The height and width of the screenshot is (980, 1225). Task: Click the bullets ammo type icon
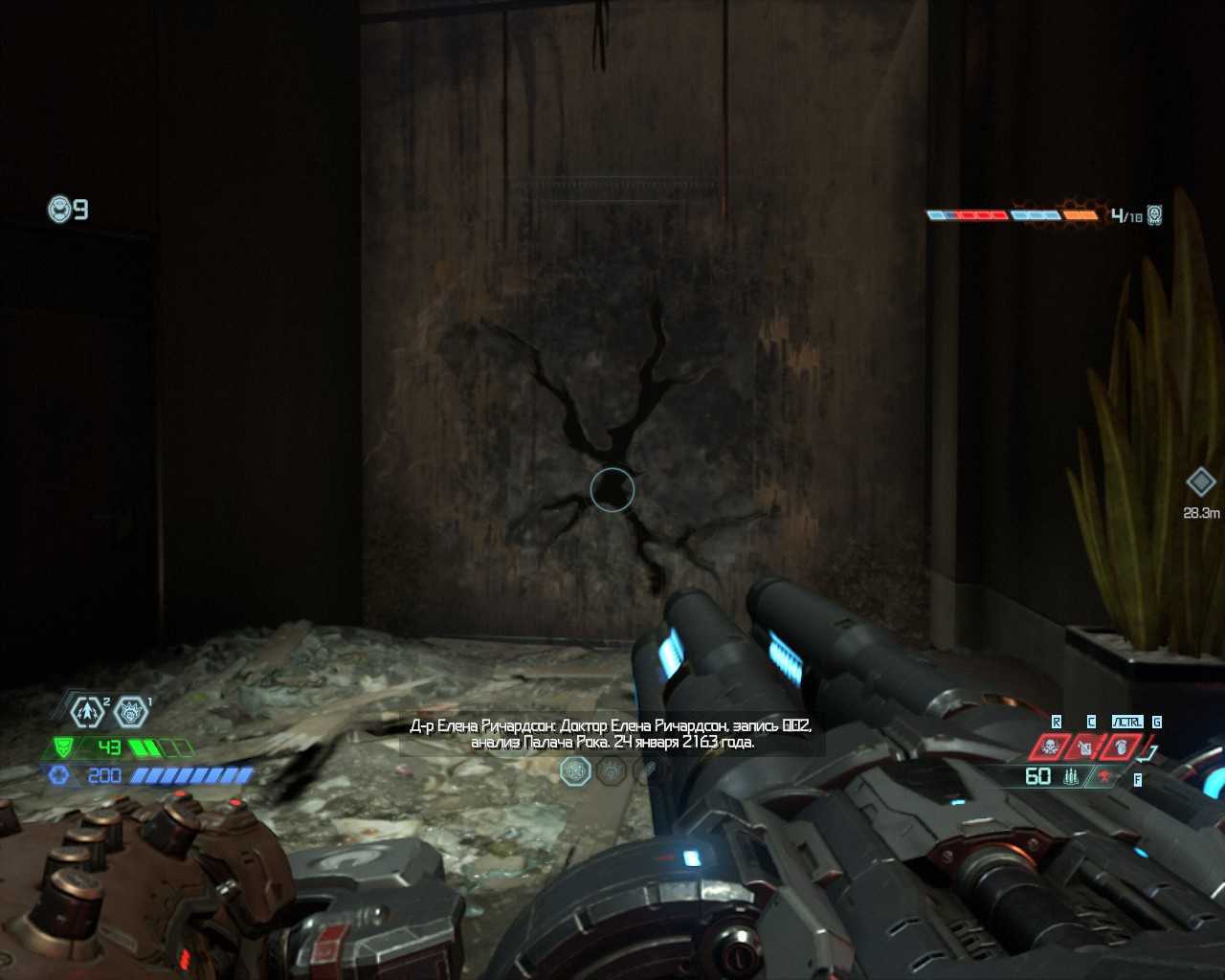point(1071,776)
